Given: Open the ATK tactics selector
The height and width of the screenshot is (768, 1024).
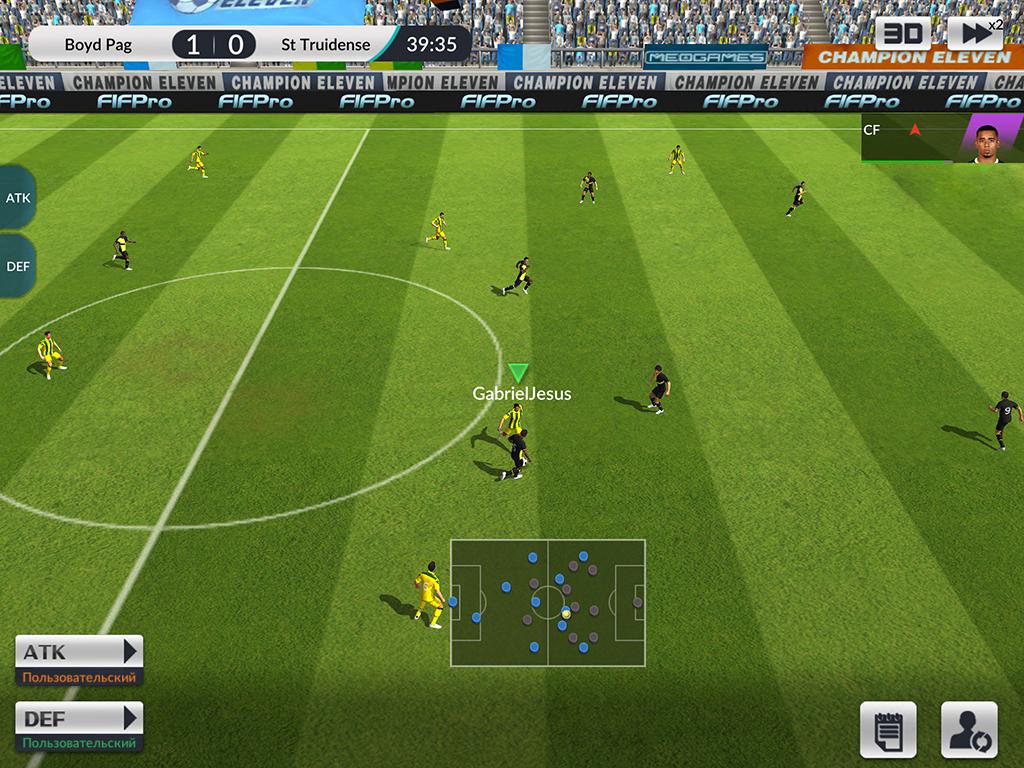Looking at the screenshot, I should tap(80, 653).
